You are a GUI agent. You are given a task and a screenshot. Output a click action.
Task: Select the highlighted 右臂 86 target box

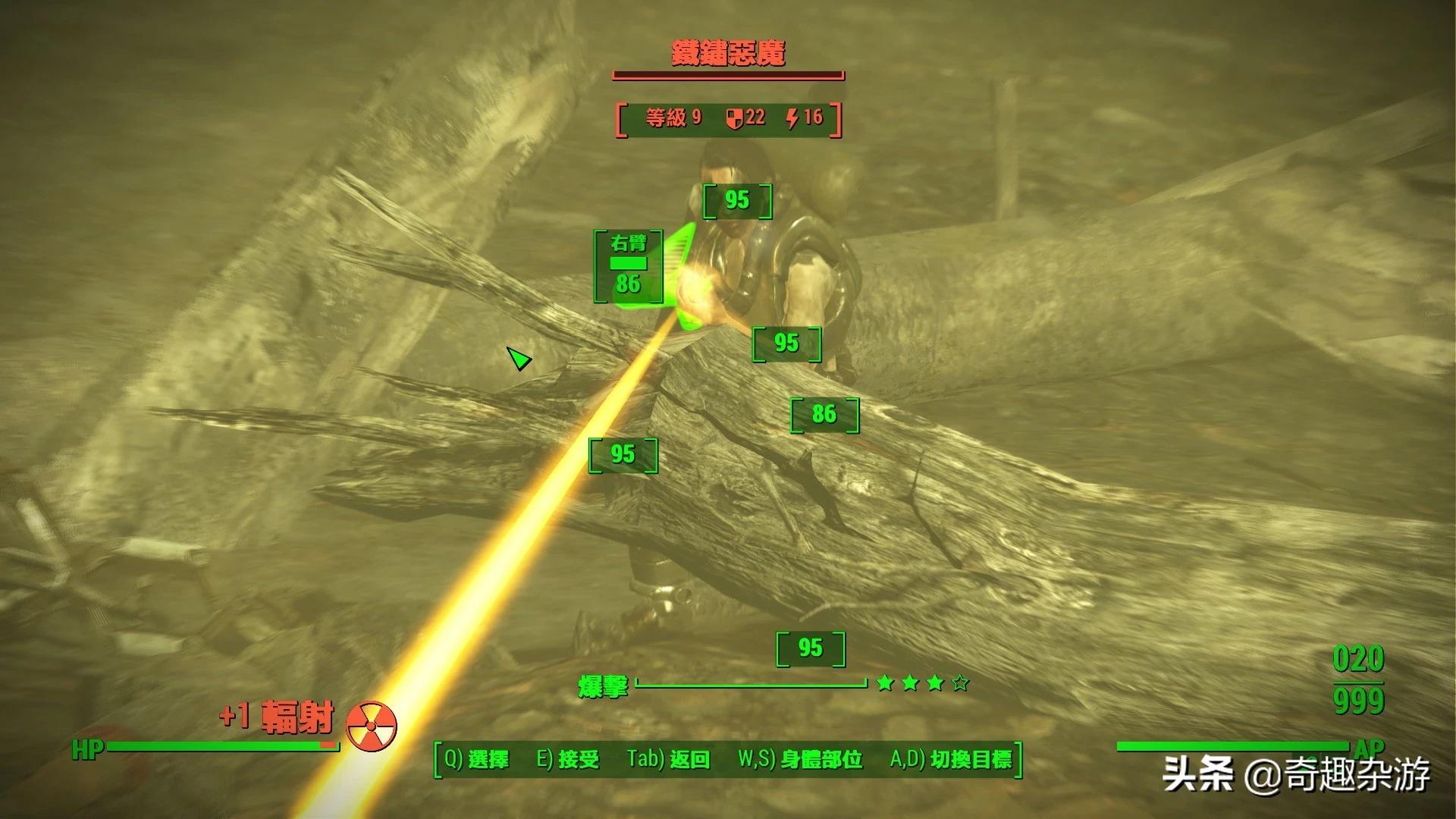(629, 266)
